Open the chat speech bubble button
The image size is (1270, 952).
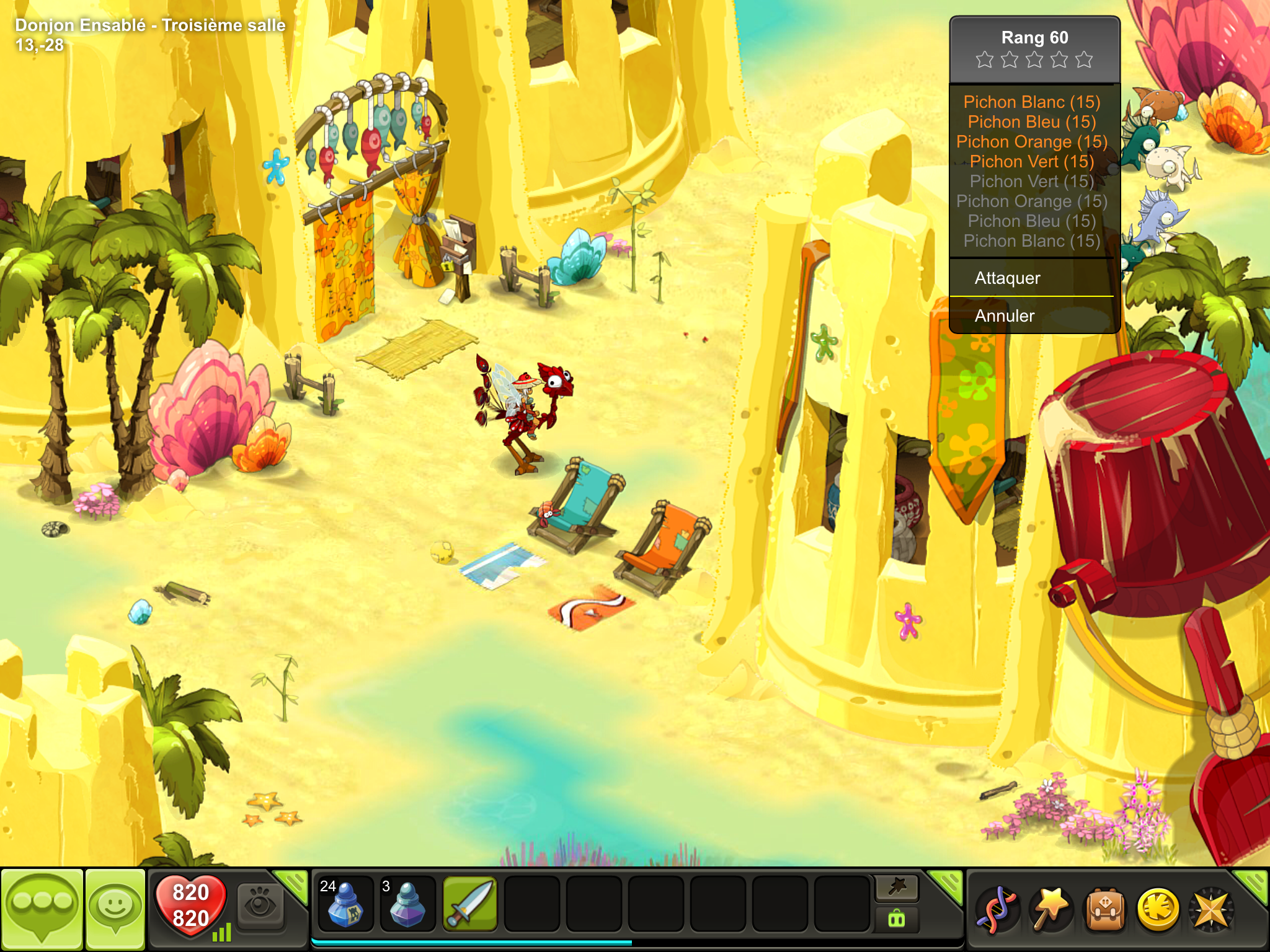coord(42,909)
